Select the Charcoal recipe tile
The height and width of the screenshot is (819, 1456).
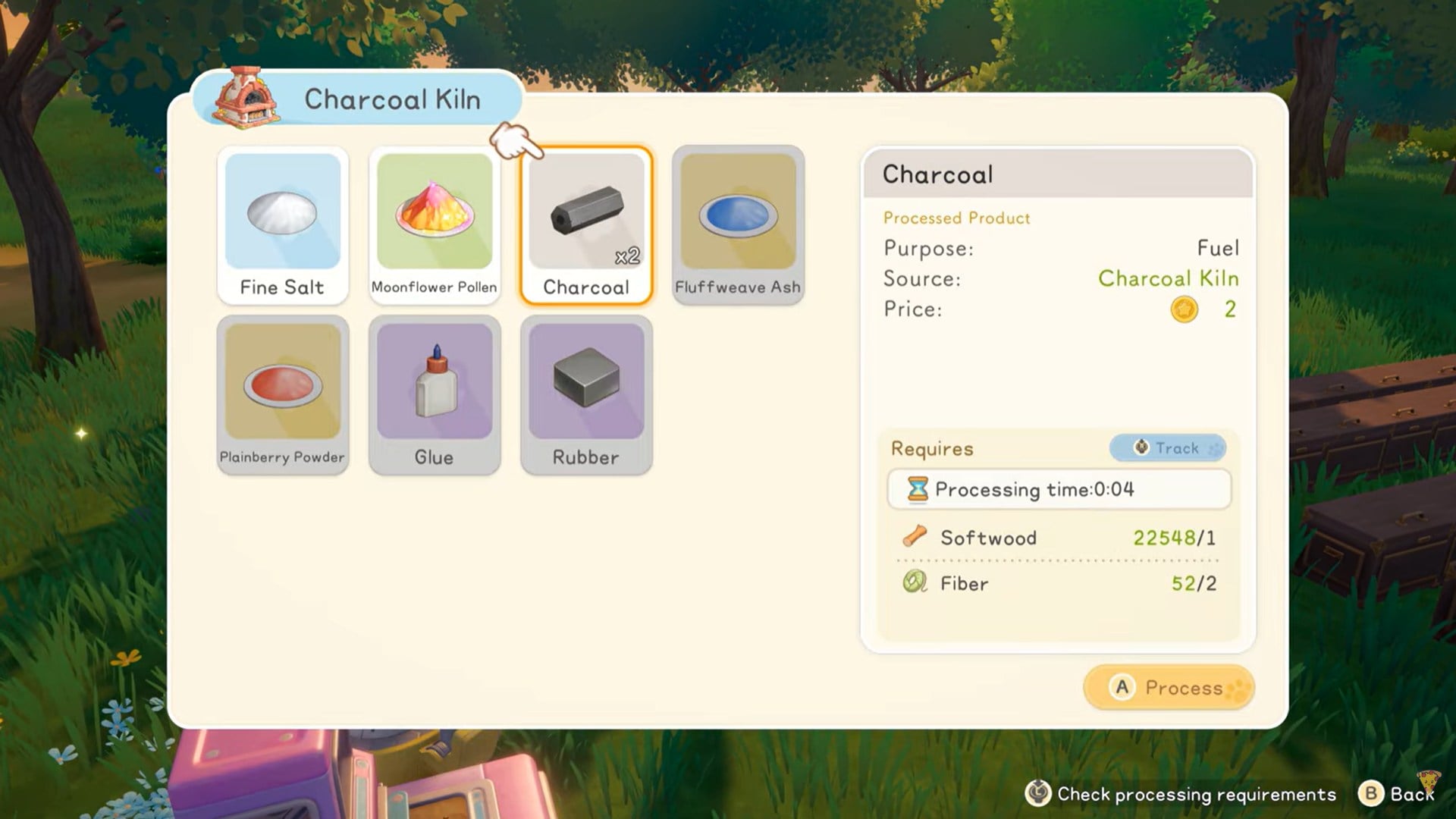point(585,225)
